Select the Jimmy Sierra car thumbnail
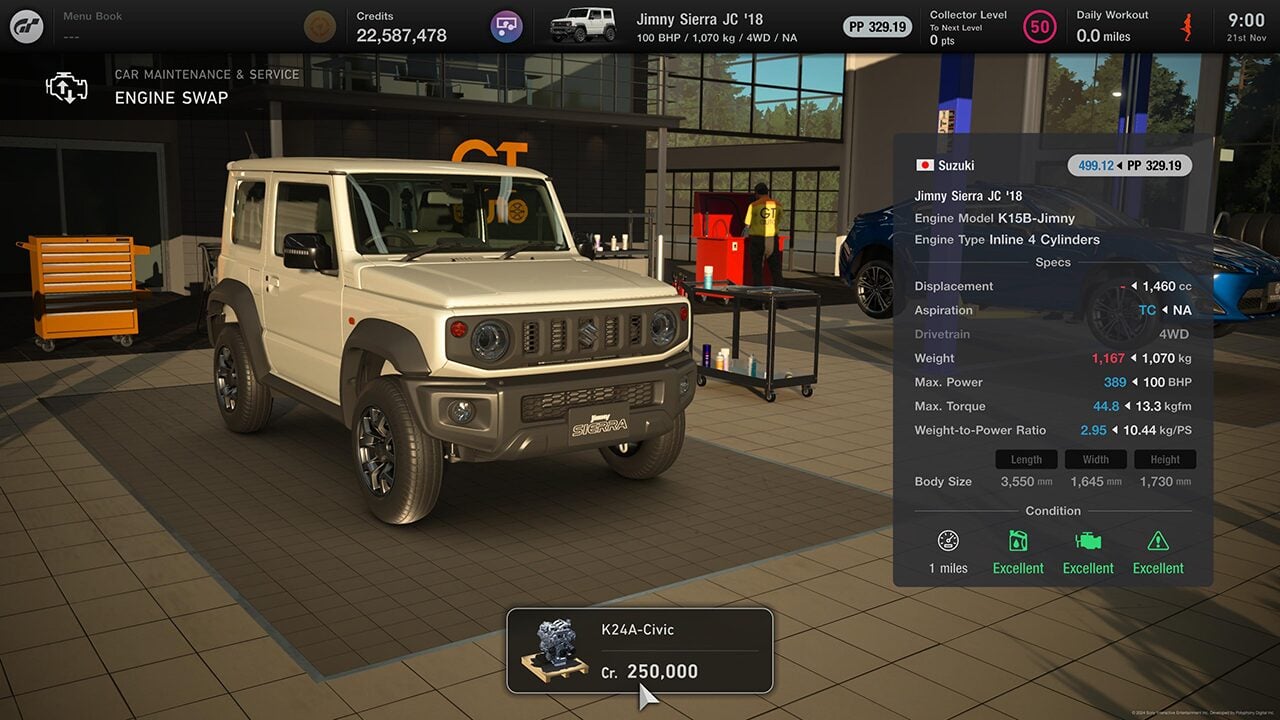Viewport: 1280px width, 720px height. tap(582, 25)
